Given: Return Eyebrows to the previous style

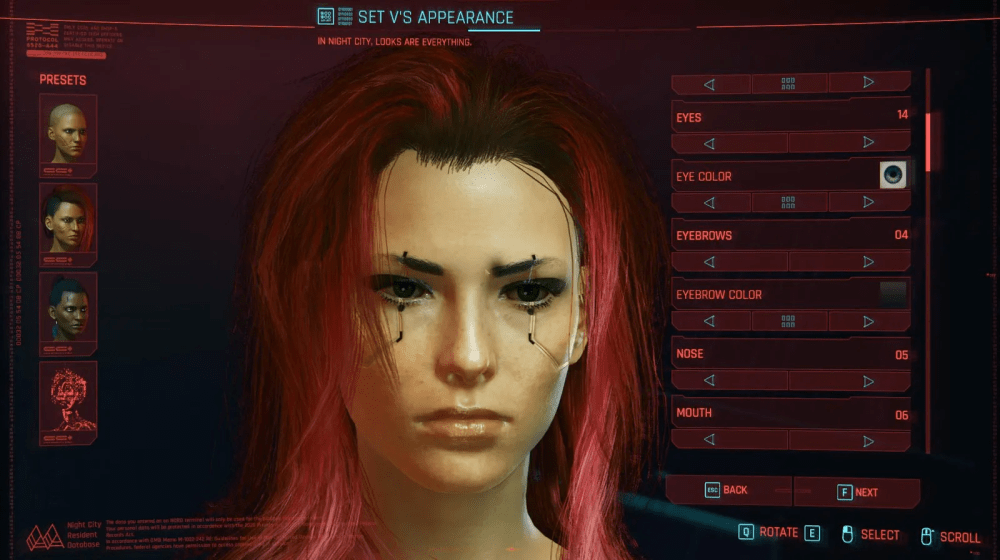Looking at the screenshot, I should [709, 262].
